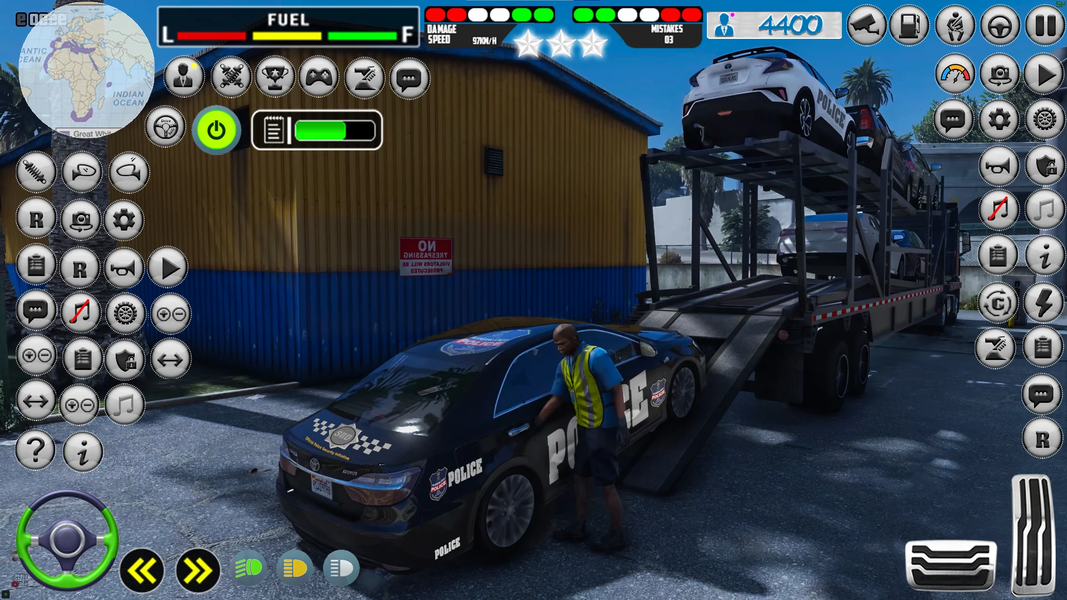Screen dimensions: 1067x600
Task: Select the gamepad controller icon
Action: click(319, 77)
